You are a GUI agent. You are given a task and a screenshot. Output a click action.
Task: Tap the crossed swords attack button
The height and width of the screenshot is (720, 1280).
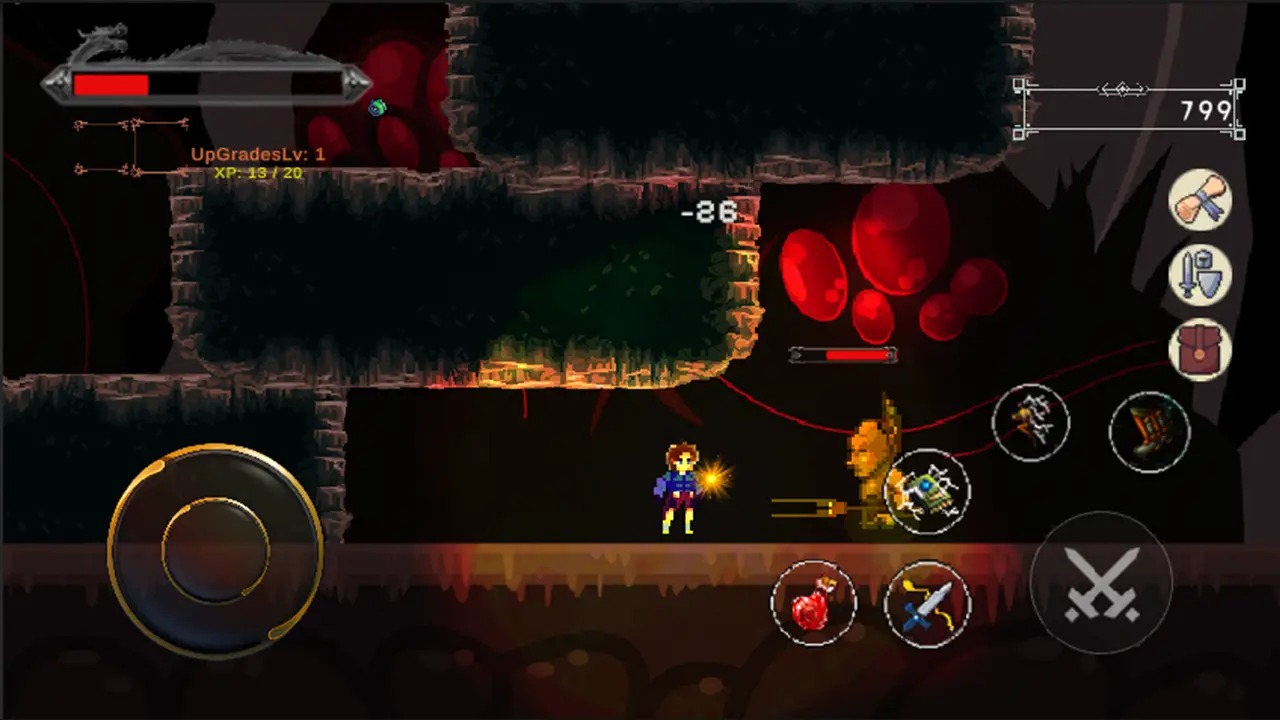(x=1101, y=583)
